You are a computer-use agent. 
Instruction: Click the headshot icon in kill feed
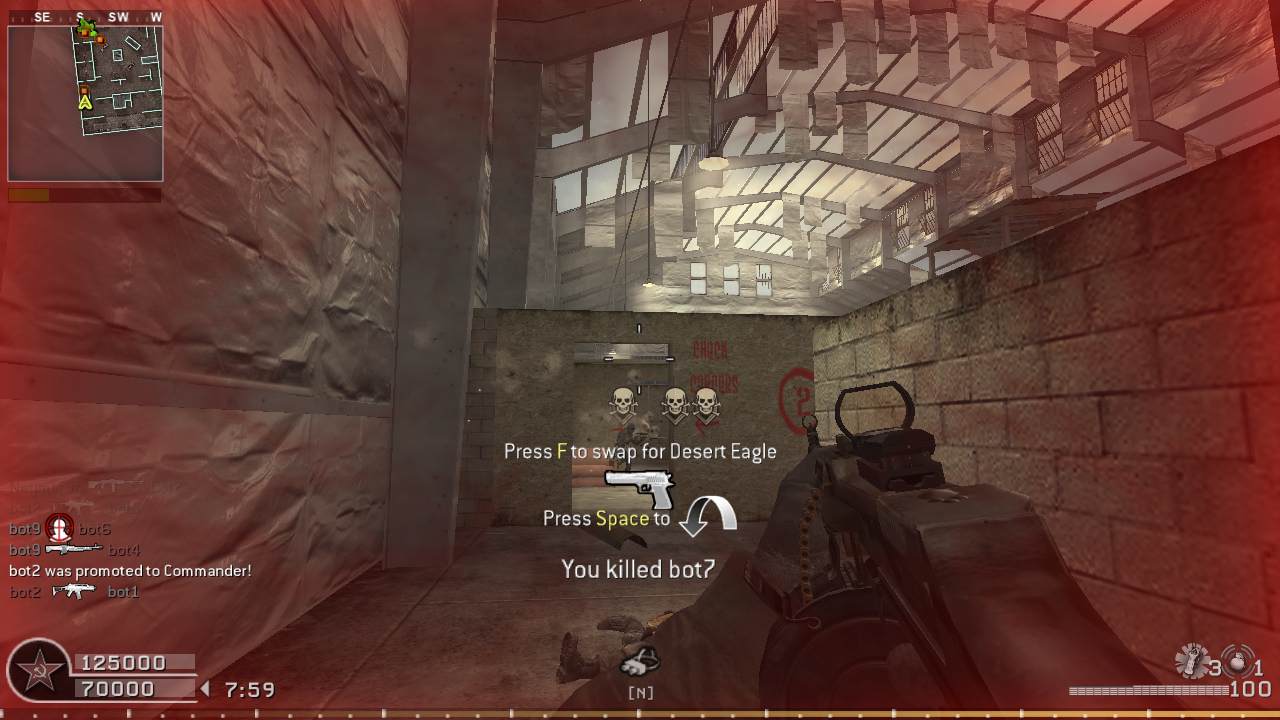[60, 529]
